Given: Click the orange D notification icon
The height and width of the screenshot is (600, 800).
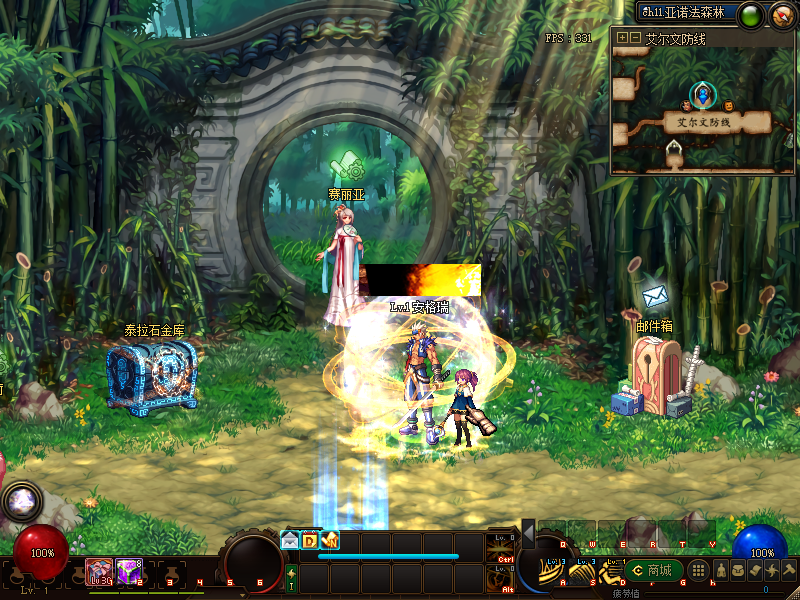Looking at the screenshot, I should (x=310, y=540).
